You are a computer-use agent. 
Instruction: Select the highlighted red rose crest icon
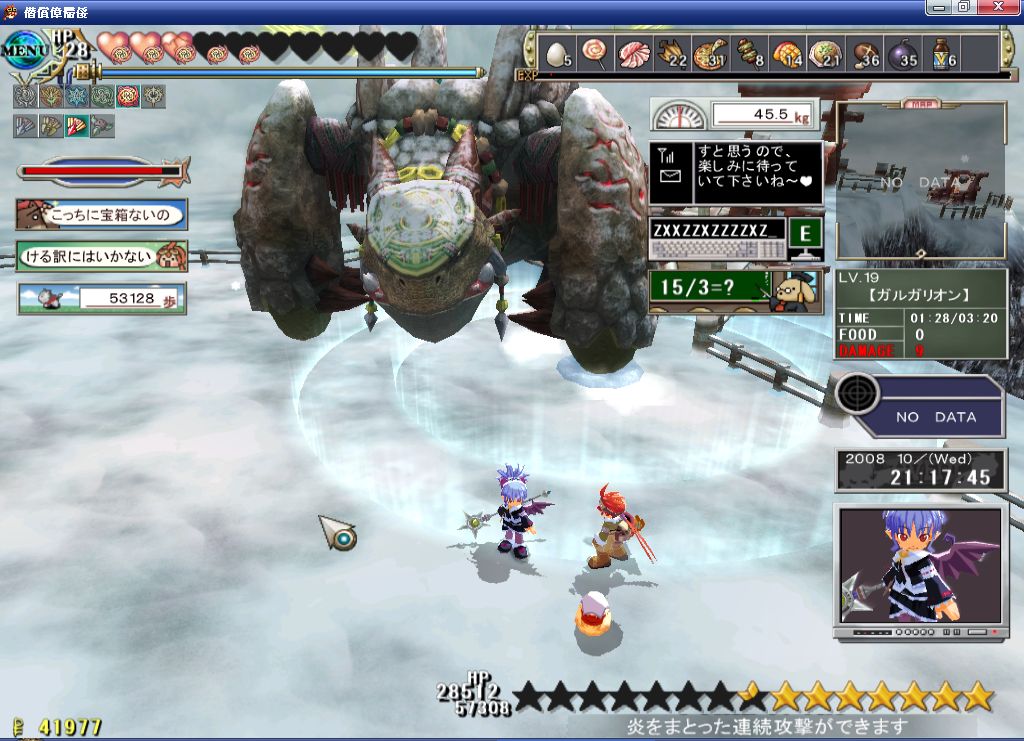127,97
